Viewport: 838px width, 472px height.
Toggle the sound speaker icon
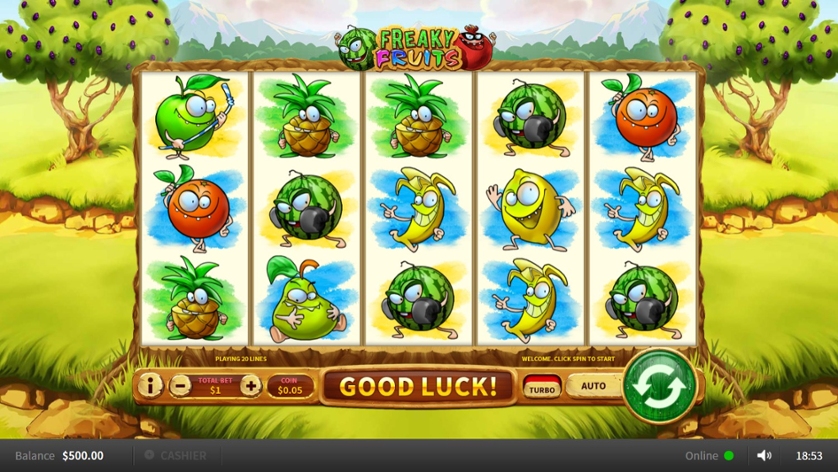click(x=764, y=456)
